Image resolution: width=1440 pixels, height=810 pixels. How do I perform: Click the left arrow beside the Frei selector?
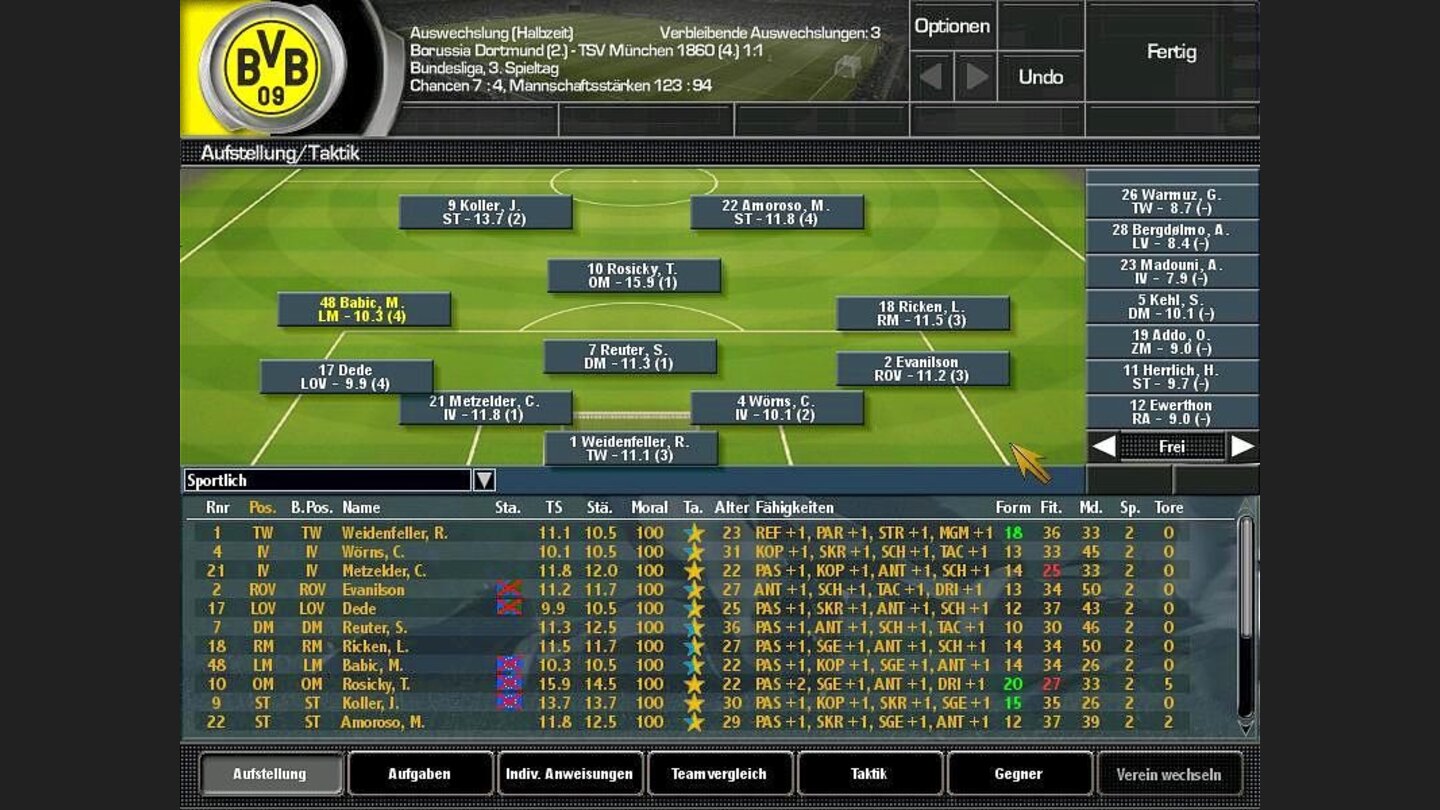click(x=1106, y=447)
